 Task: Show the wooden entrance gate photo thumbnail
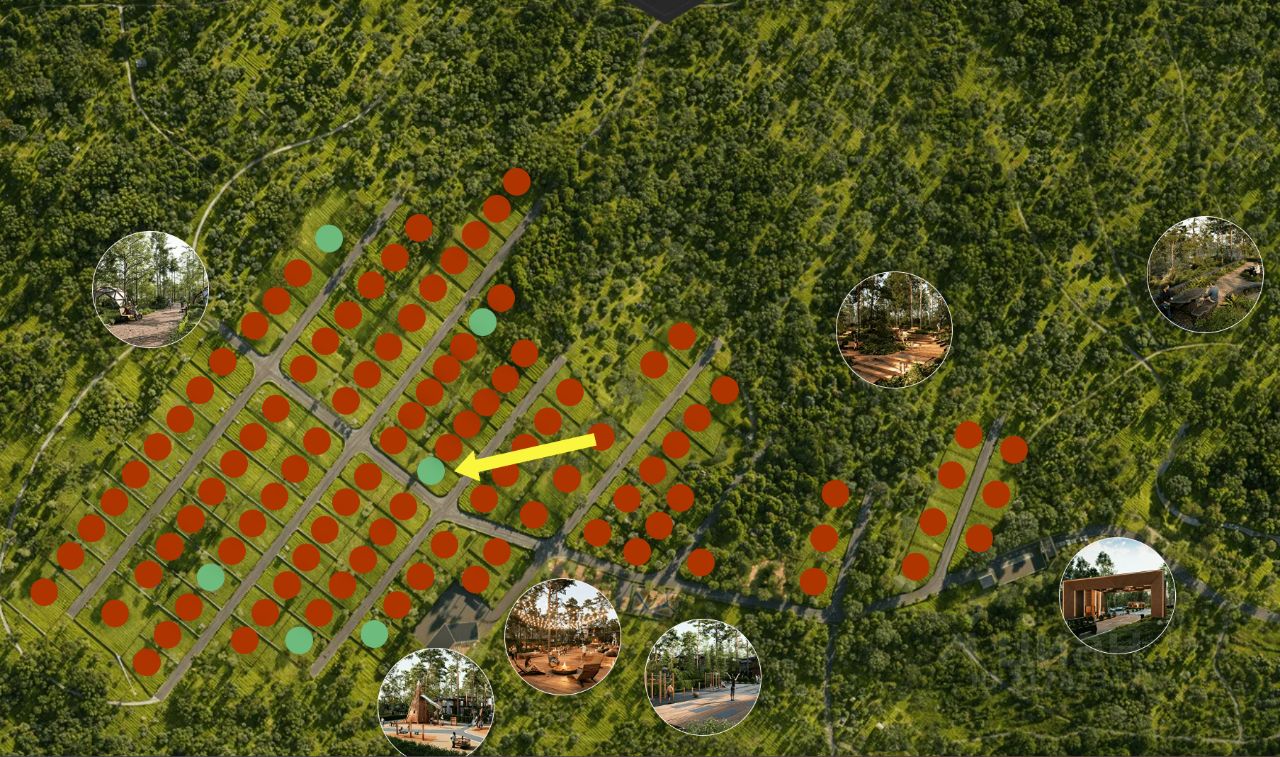coord(1117,596)
